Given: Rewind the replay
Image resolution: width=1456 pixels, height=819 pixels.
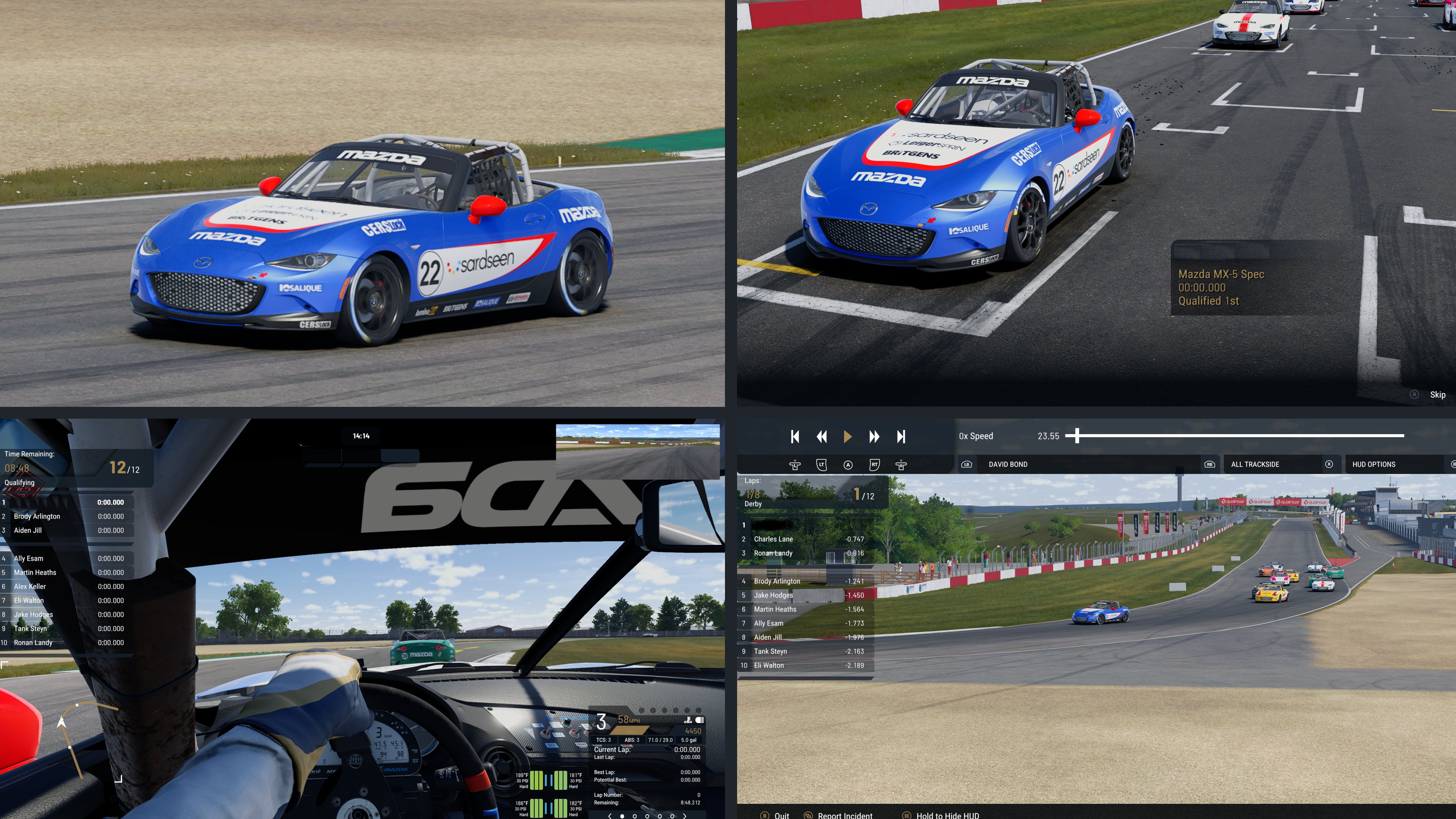Looking at the screenshot, I should coord(821,436).
